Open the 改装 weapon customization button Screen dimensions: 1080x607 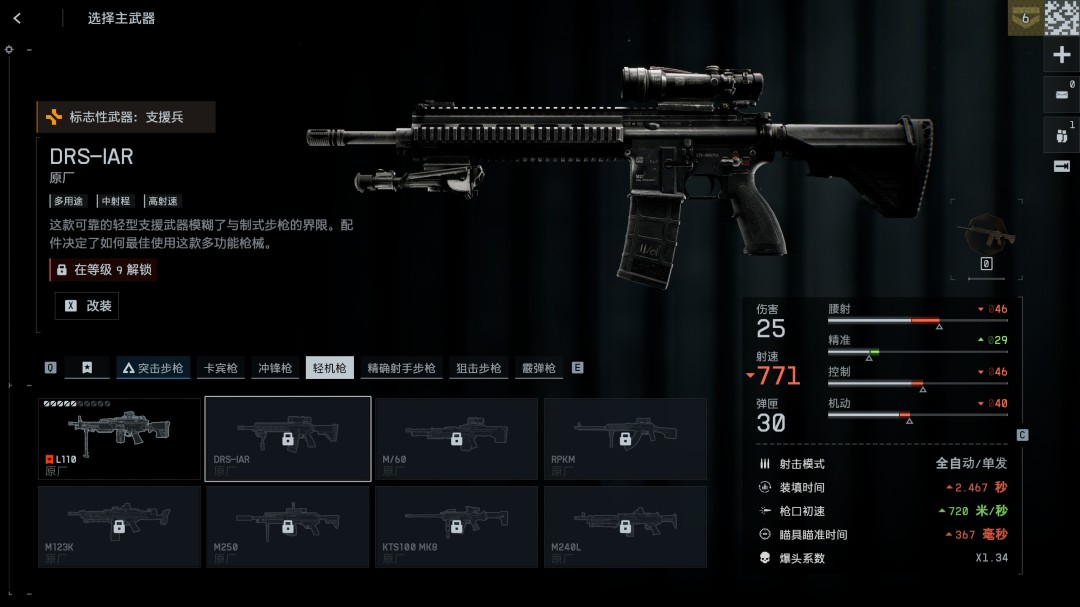pos(87,306)
